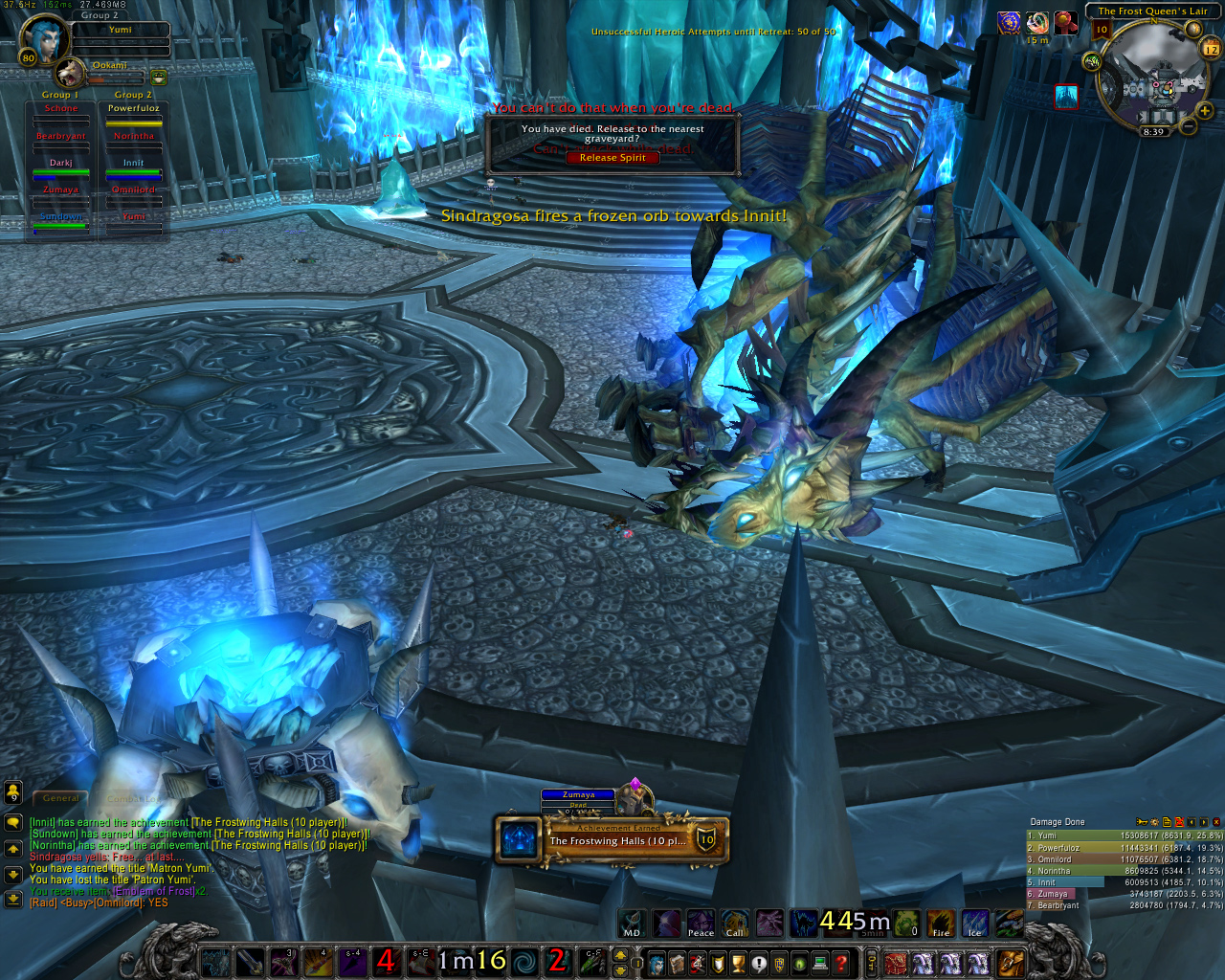Switch to the General chat tab
Screen dimensions: 1225x980
click(60, 798)
